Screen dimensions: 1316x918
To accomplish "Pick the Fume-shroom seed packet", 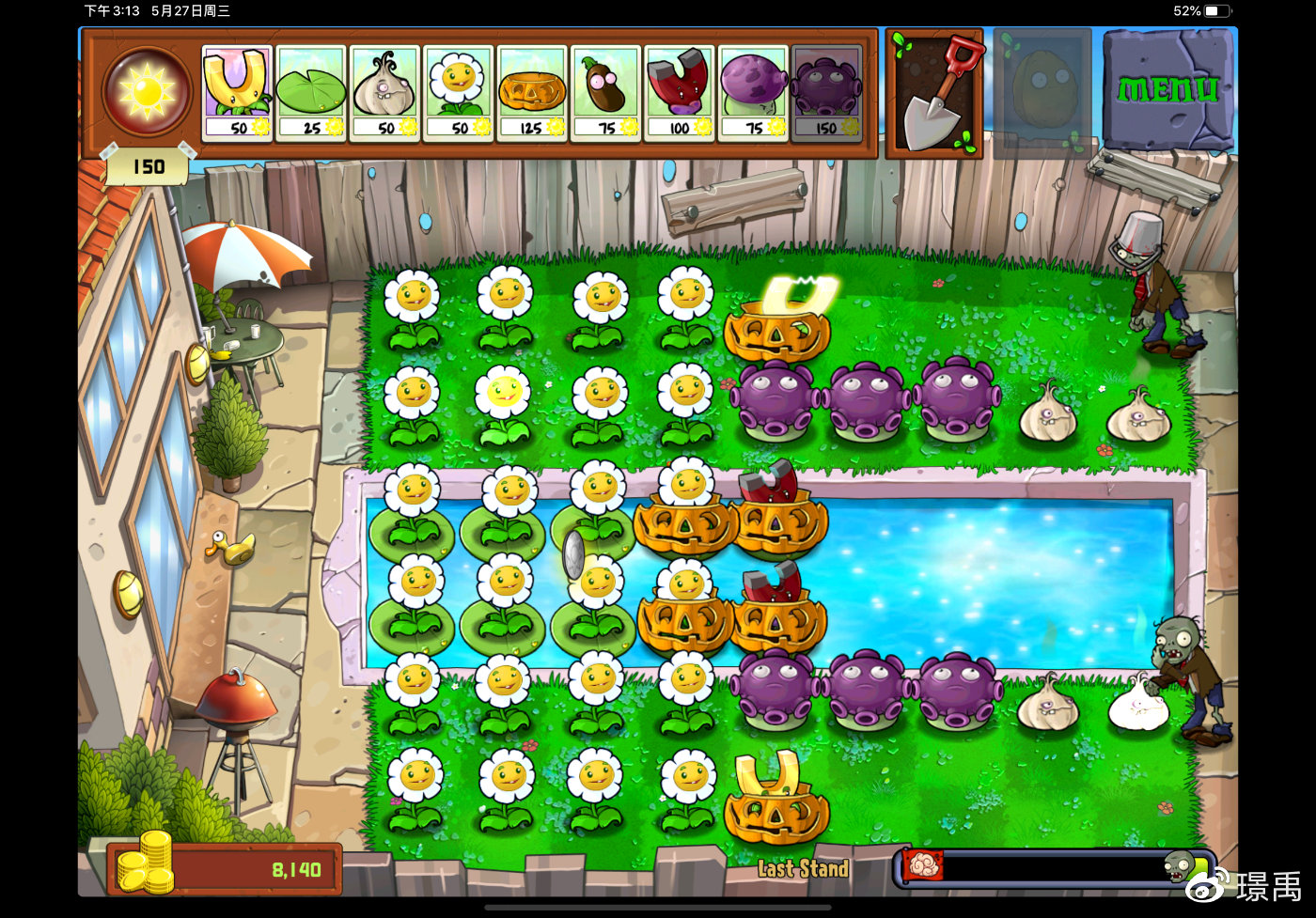I will pyautogui.click(x=753, y=93).
